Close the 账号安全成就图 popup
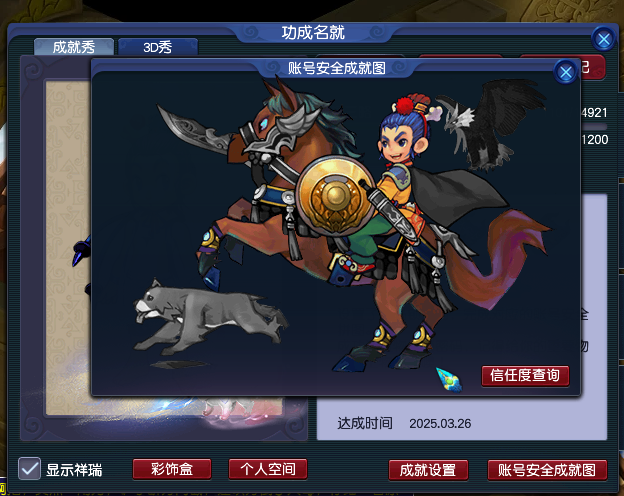Viewport: 624px width, 496px height. coord(565,72)
